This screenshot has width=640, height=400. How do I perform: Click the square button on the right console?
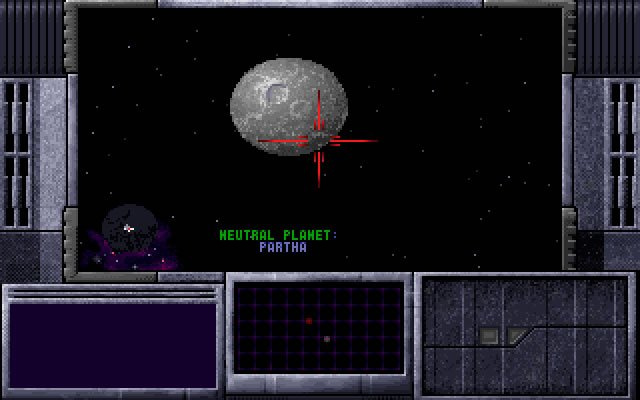(489, 336)
